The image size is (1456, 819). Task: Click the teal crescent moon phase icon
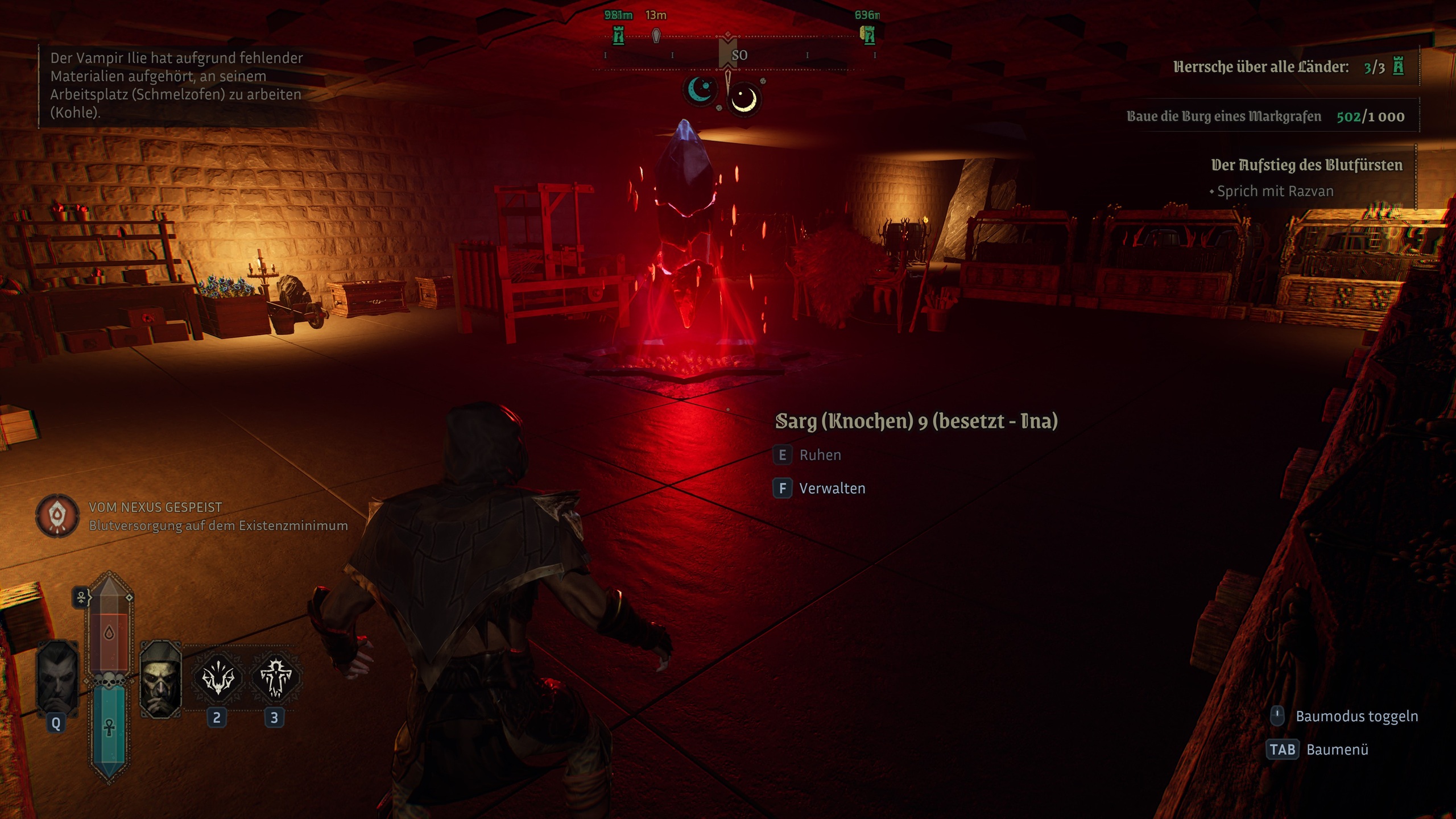point(701,90)
